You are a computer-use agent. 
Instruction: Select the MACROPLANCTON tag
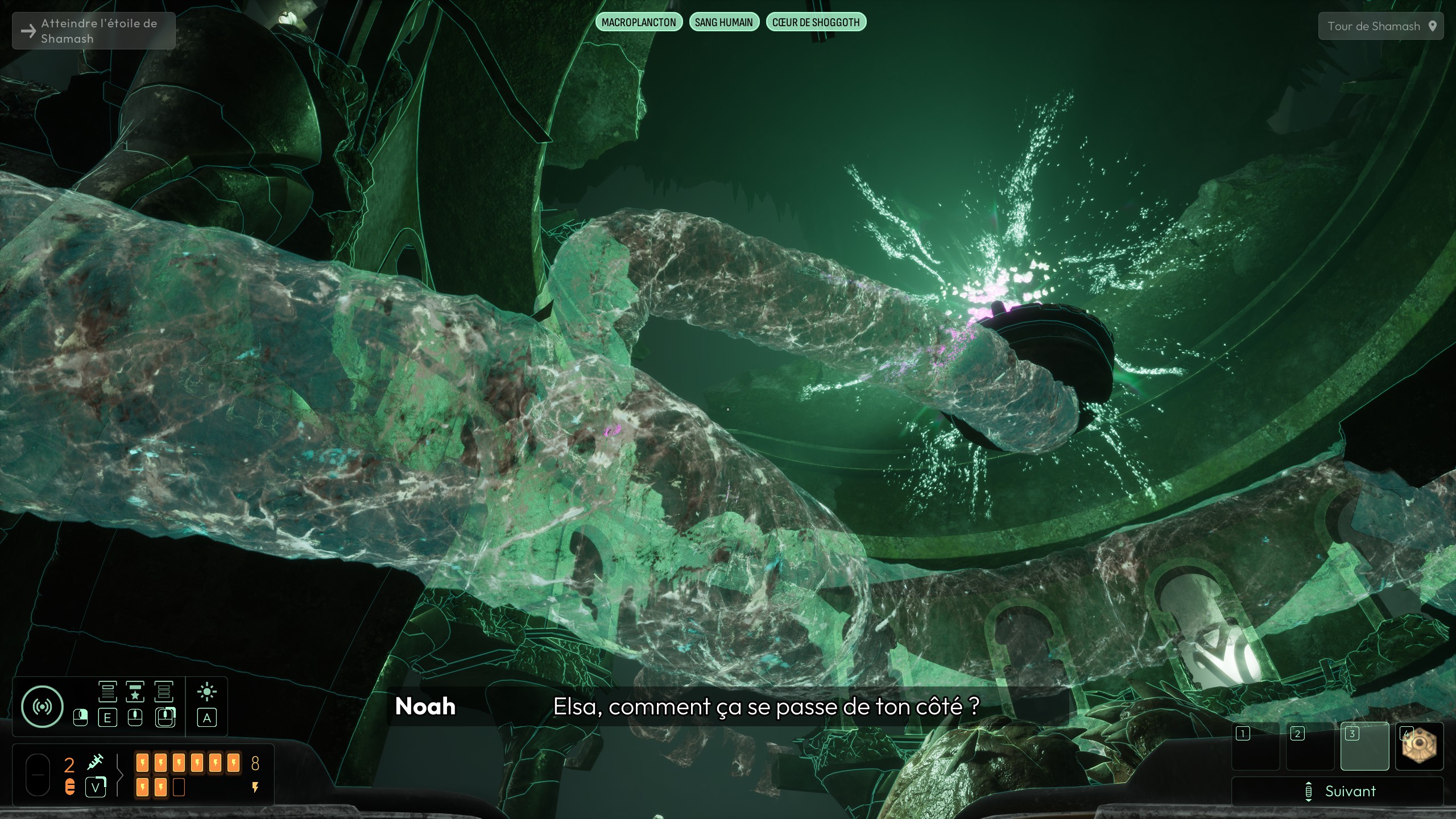point(639,22)
